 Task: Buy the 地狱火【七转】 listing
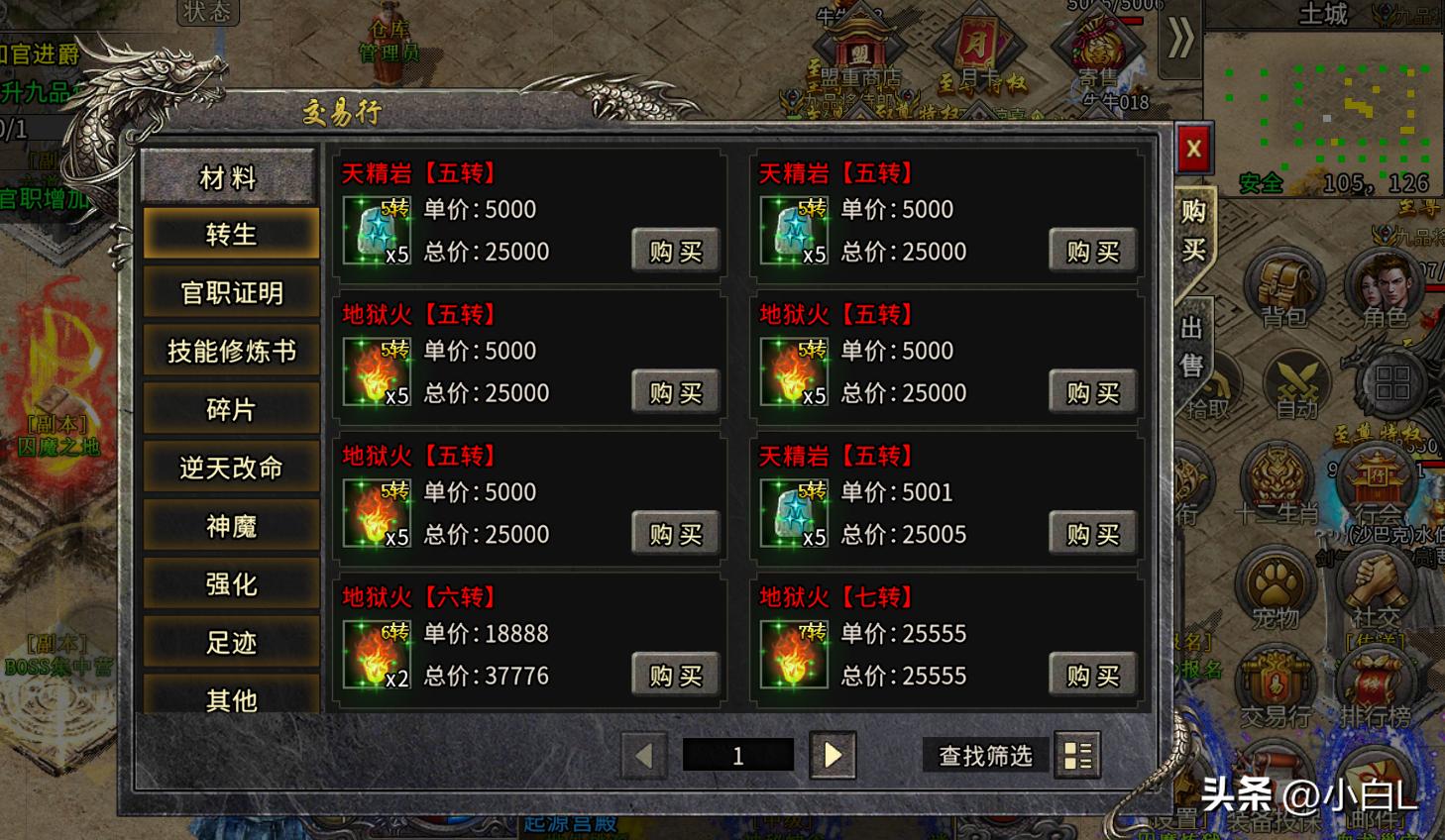pyautogui.click(x=1092, y=676)
